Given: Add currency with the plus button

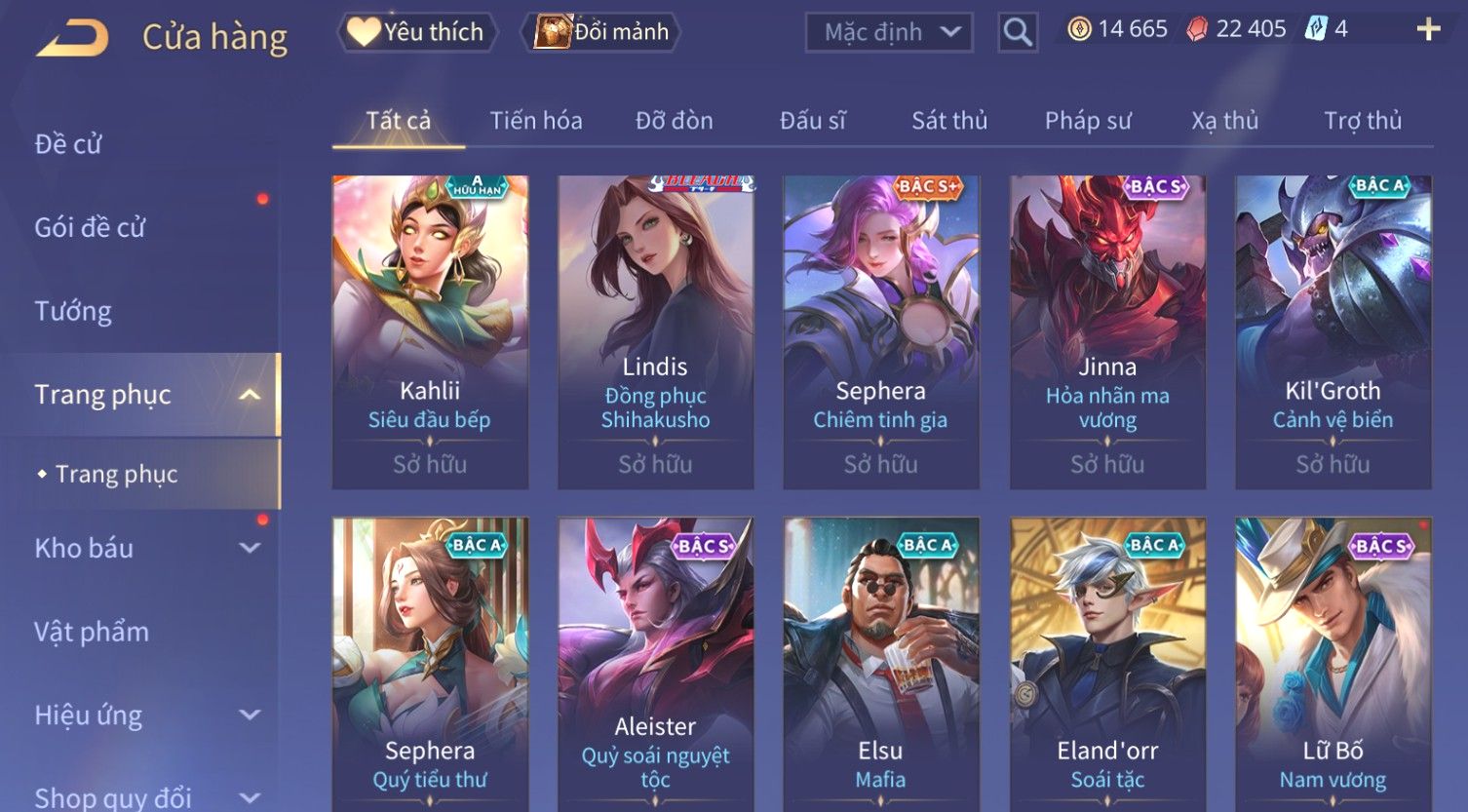Looking at the screenshot, I should [x=1428, y=29].
